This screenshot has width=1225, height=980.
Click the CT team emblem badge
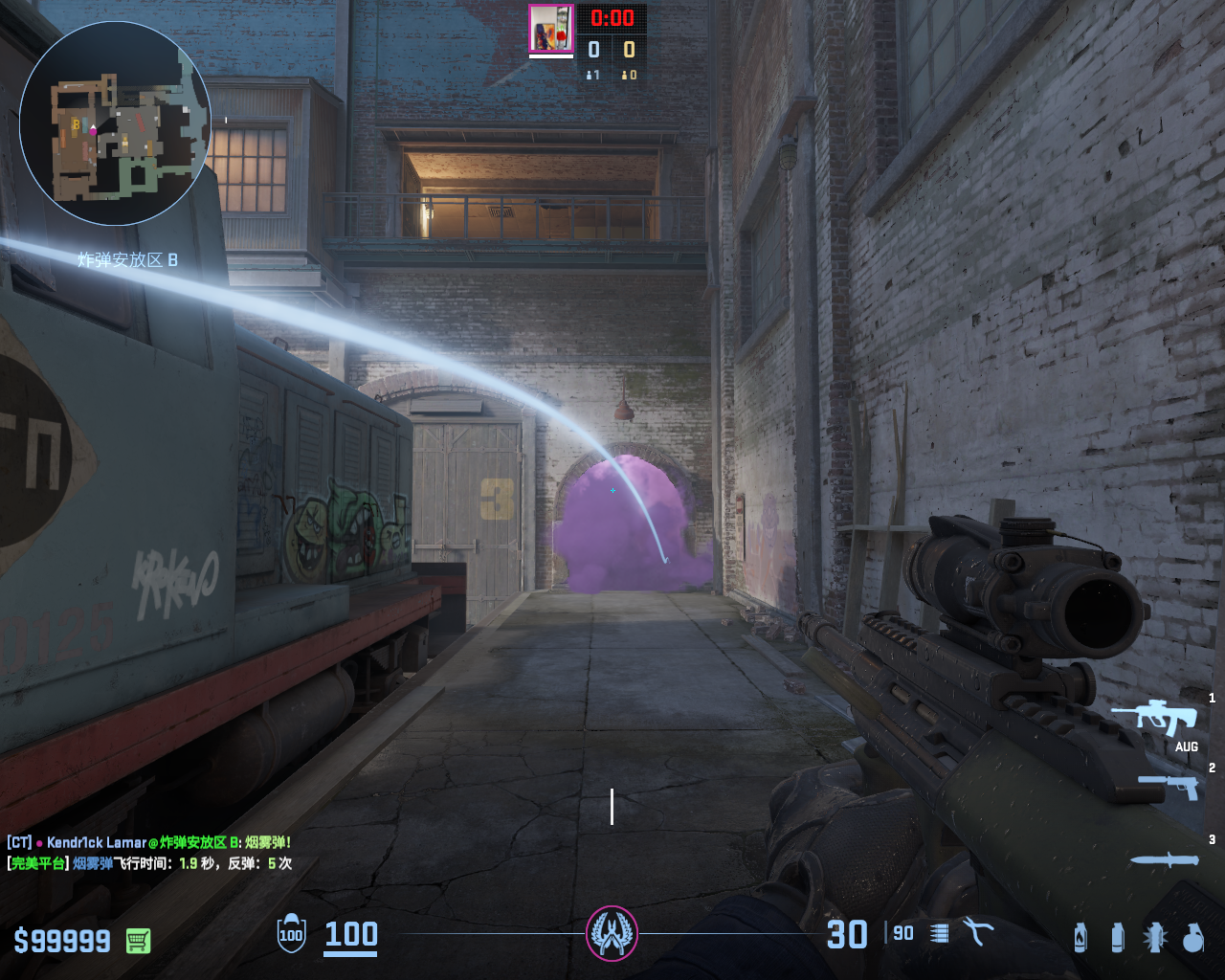click(x=612, y=933)
